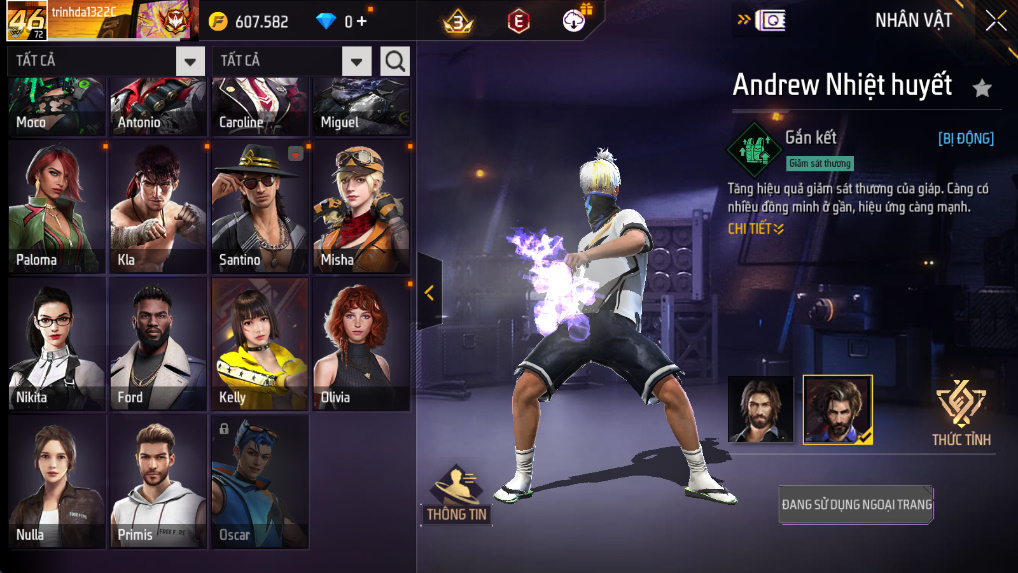The width and height of the screenshot is (1018, 573).
Task: Open the search magnifying glass button
Action: (395, 61)
